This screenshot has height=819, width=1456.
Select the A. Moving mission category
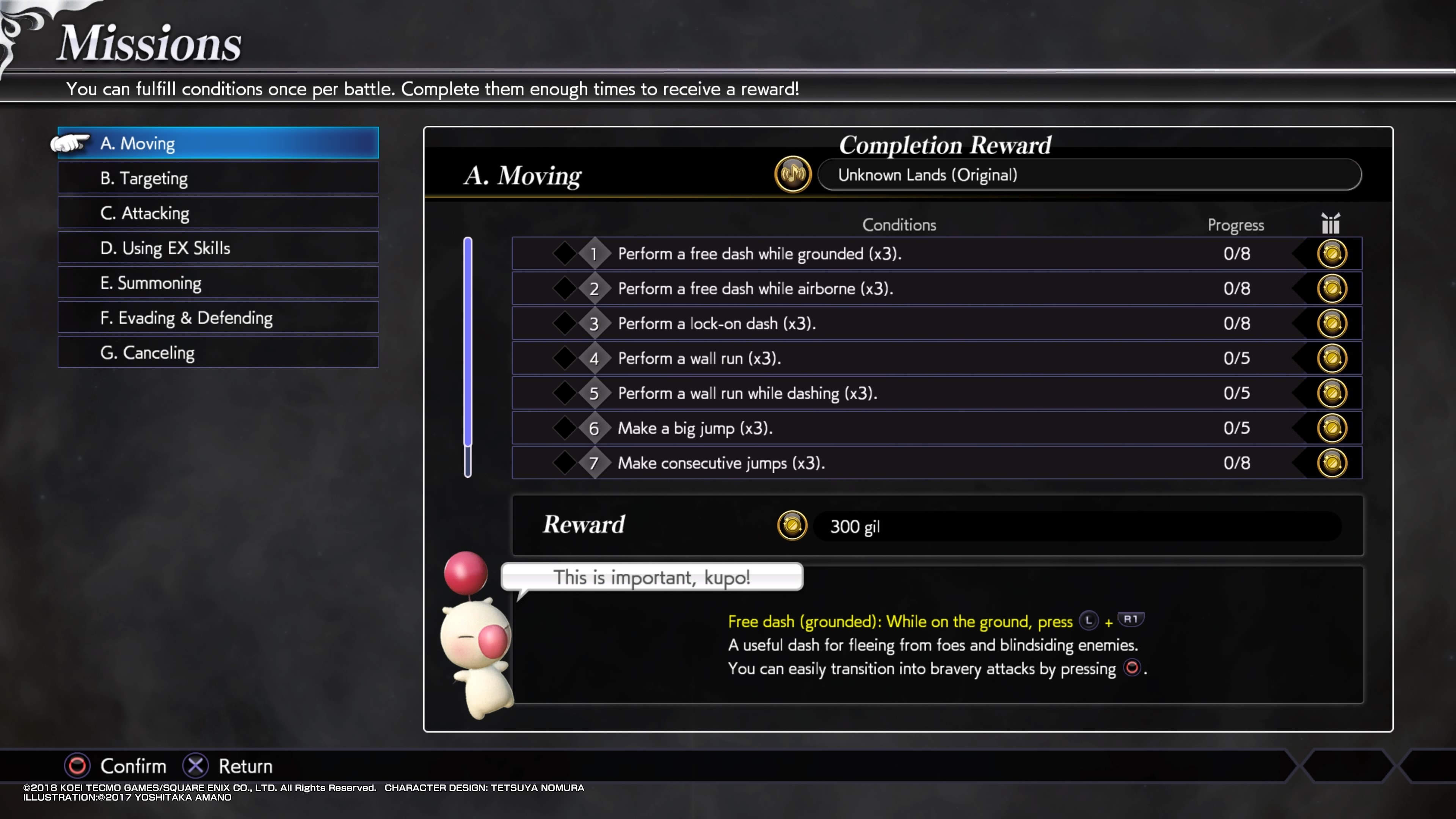[x=218, y=143]
